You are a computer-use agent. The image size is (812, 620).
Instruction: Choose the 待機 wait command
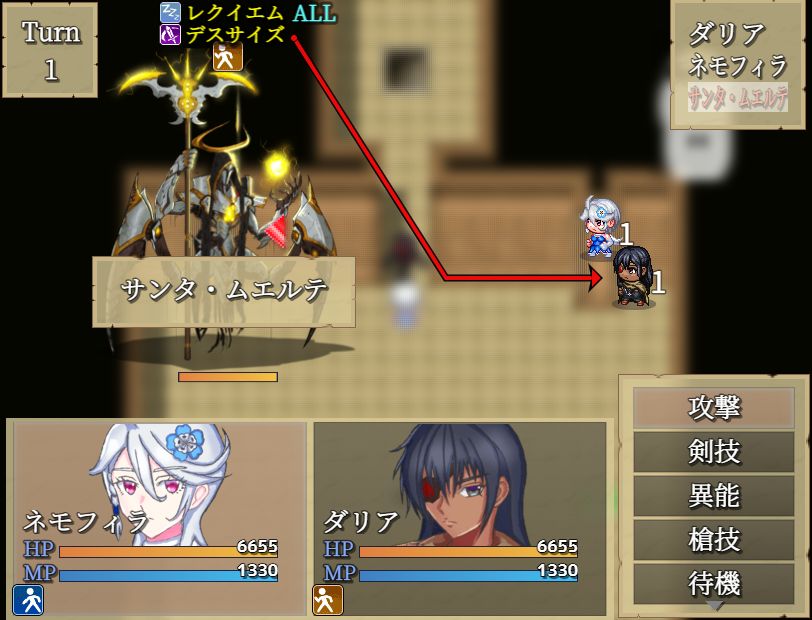[x=714, y=584]
